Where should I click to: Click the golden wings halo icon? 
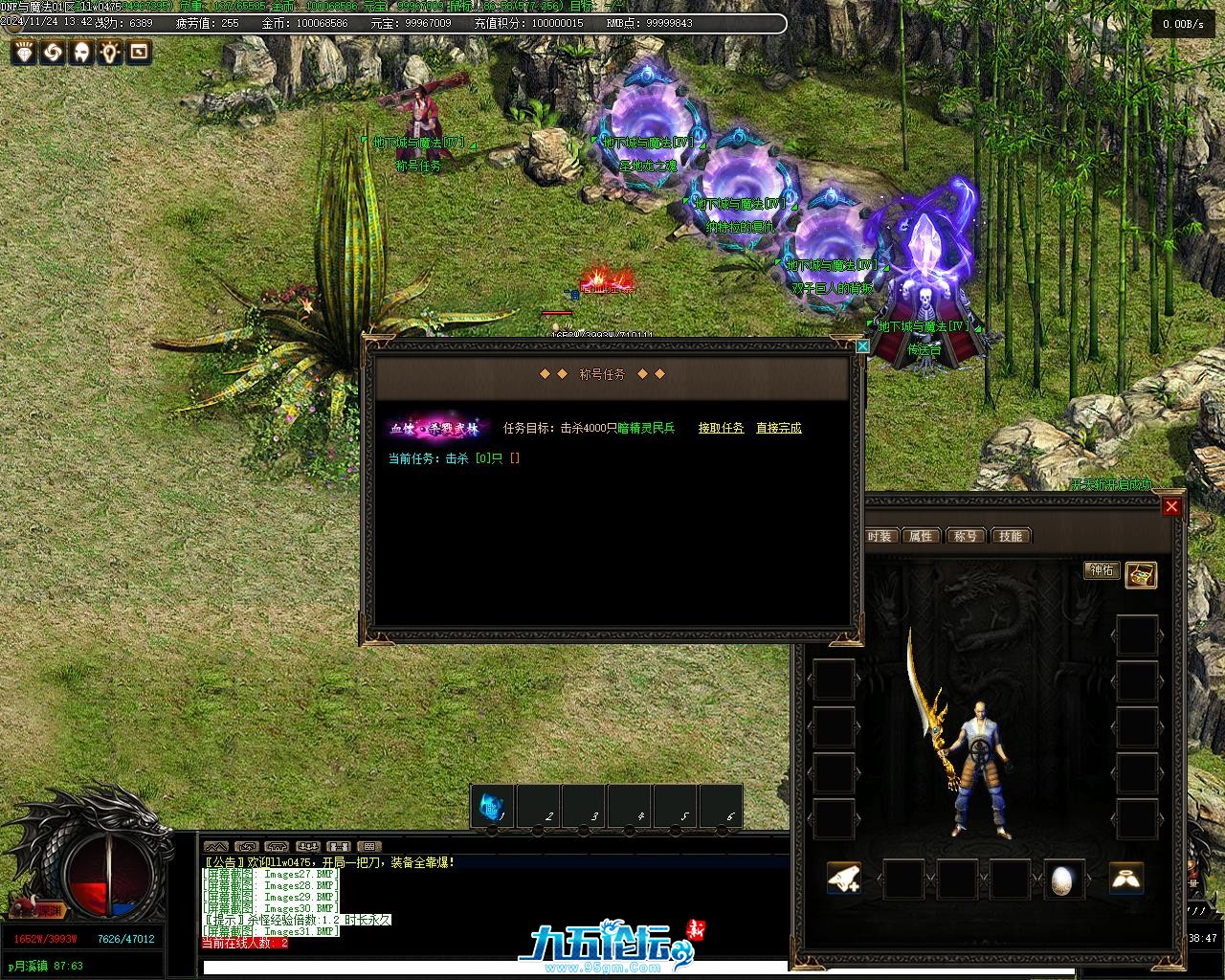[x=1126, y=879]
